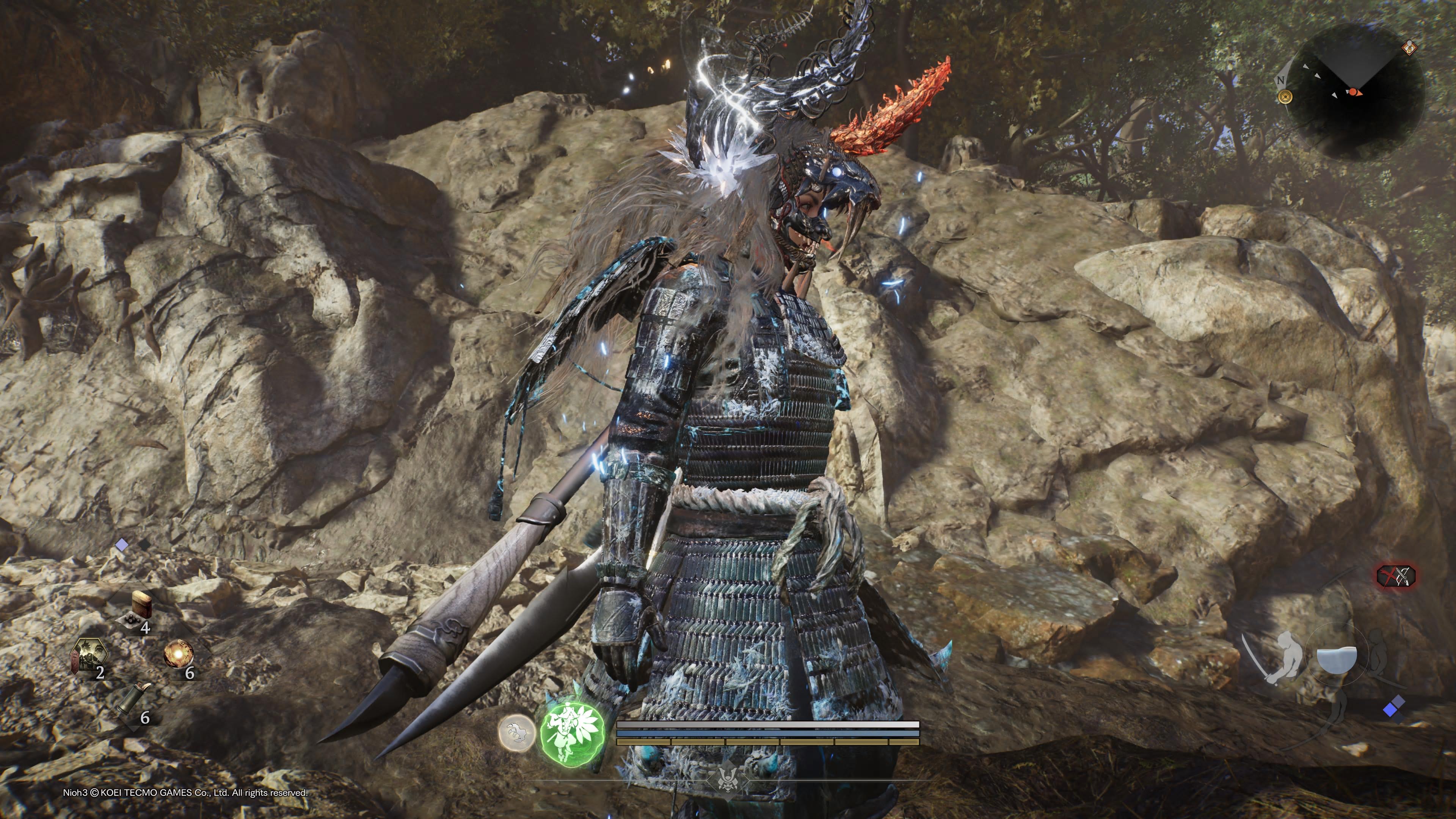This screenshot has height=819, width=1456.
Task: Click the red-crossed ranged weapon indicator
Action: tap(1395, 576)
